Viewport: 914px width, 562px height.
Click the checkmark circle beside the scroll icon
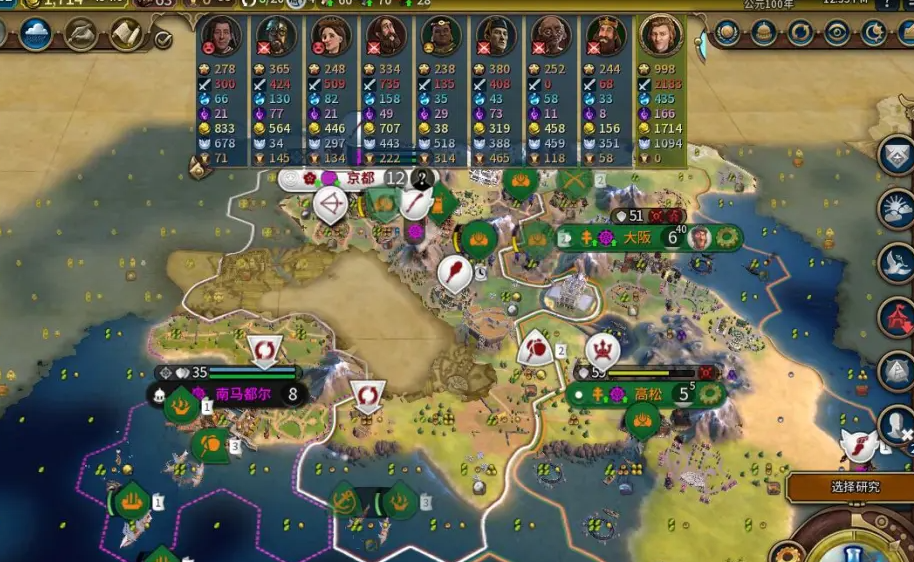tap(163, 40)
